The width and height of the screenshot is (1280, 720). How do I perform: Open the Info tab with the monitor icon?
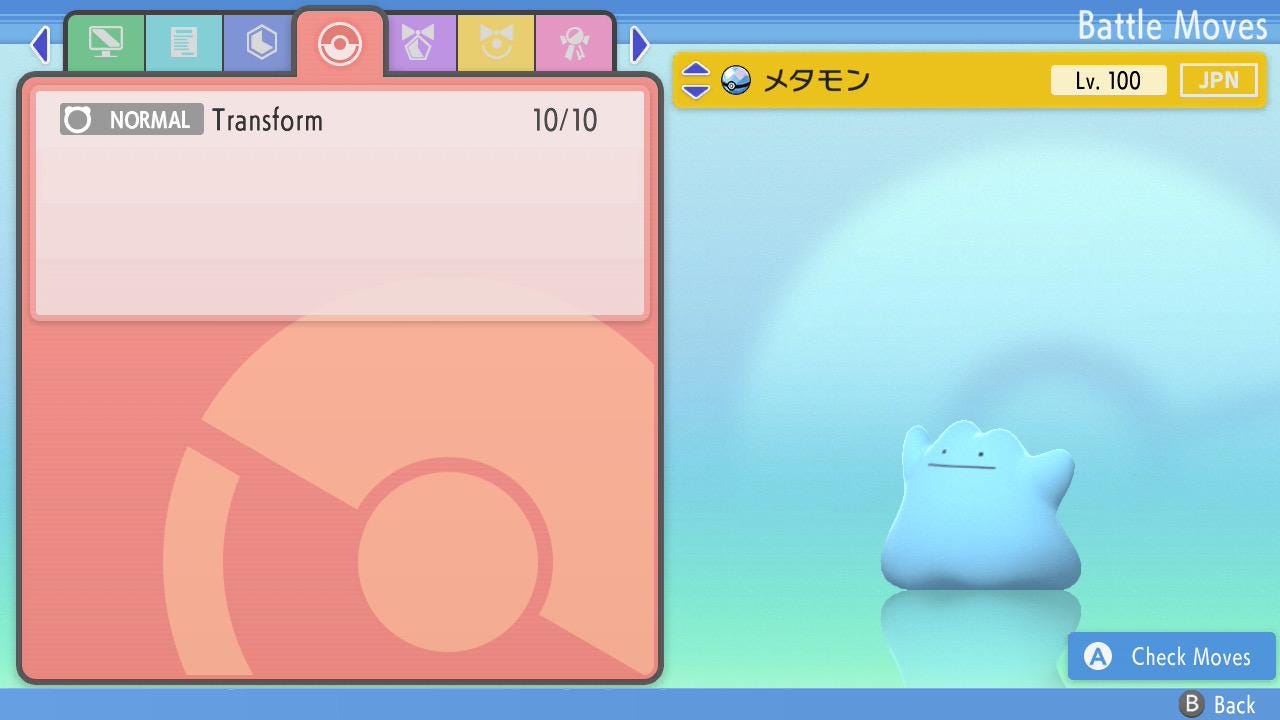106,42
